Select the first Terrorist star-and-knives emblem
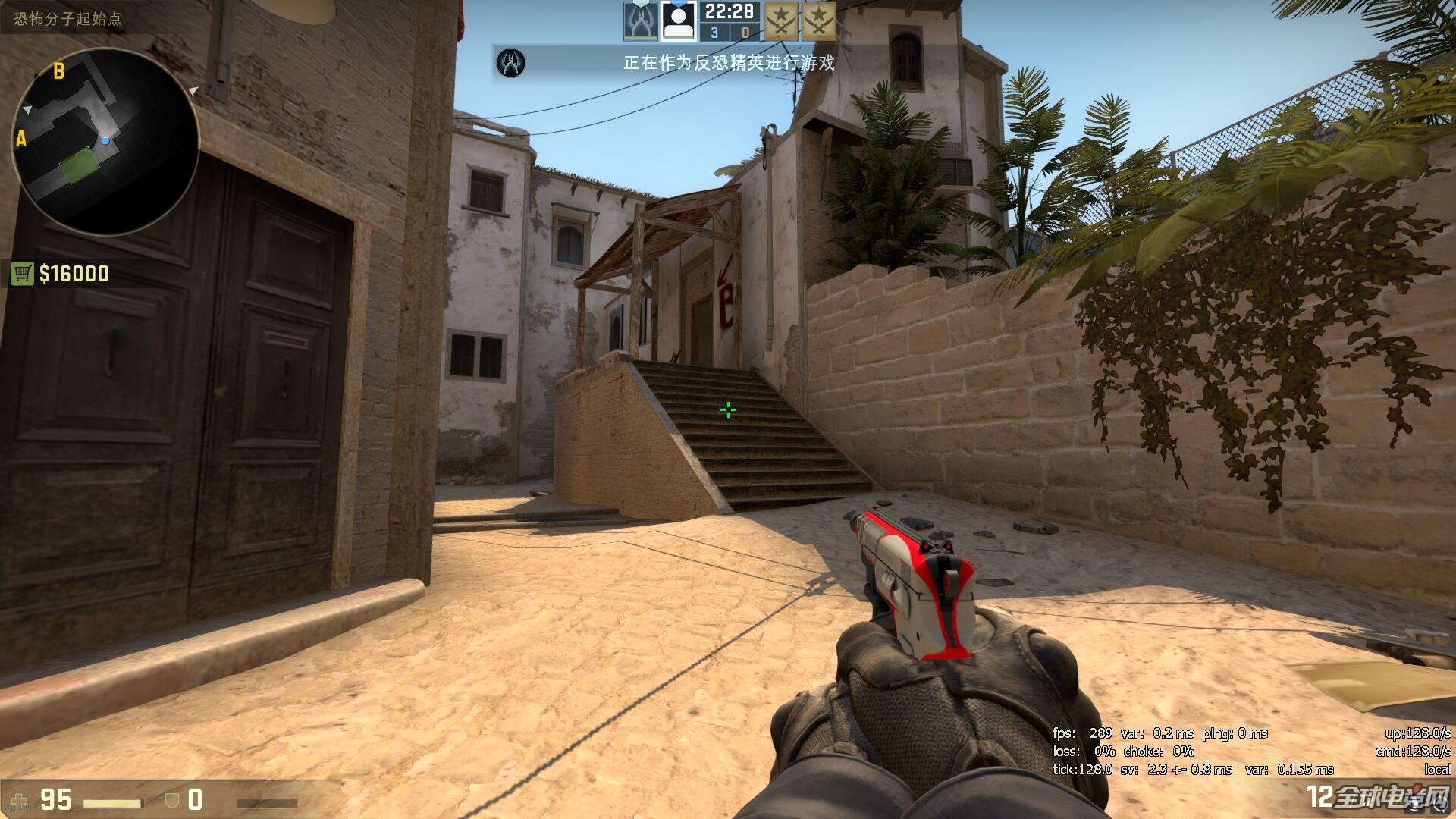Image resolution: width=1456 pixels, height=819 pixels. coord(780,20)
